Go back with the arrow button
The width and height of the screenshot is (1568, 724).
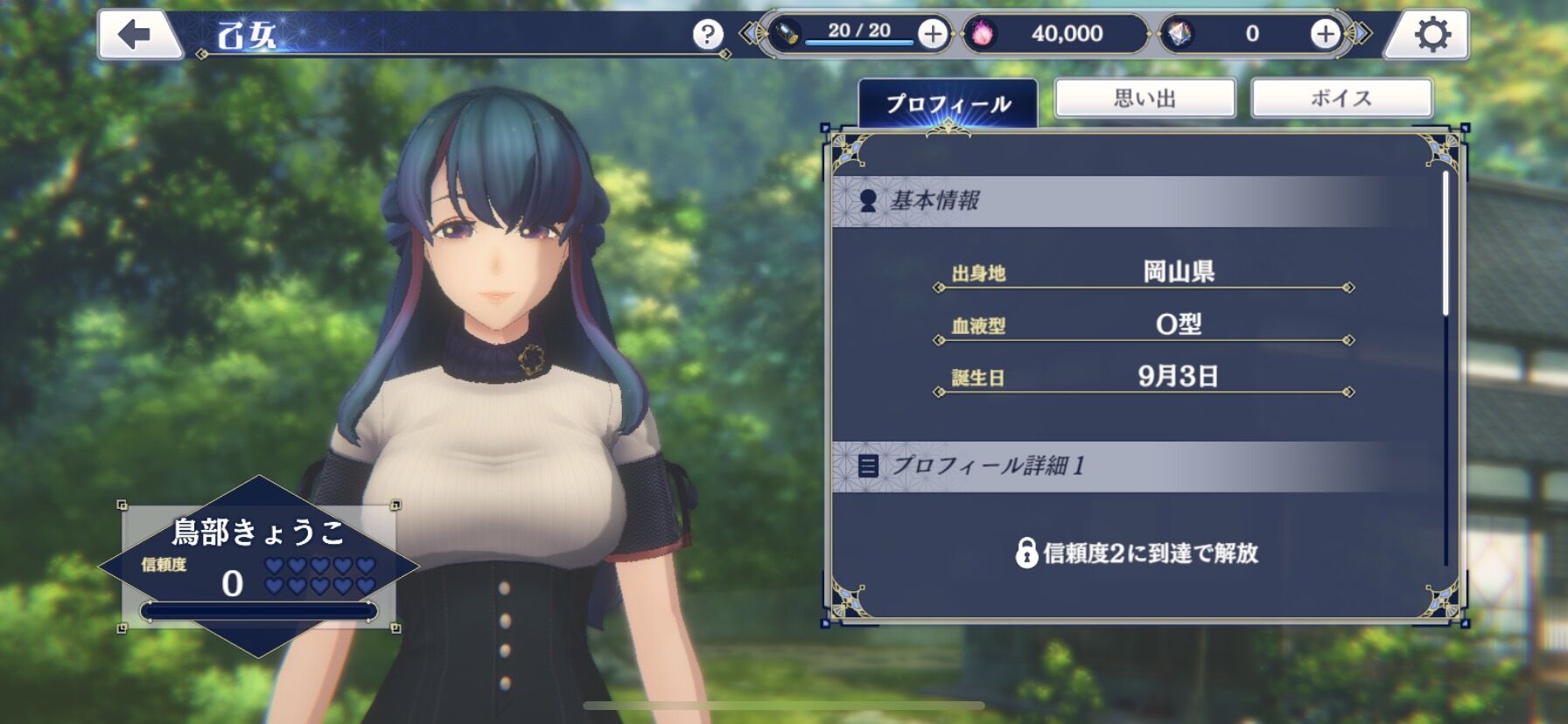[136, 35]
